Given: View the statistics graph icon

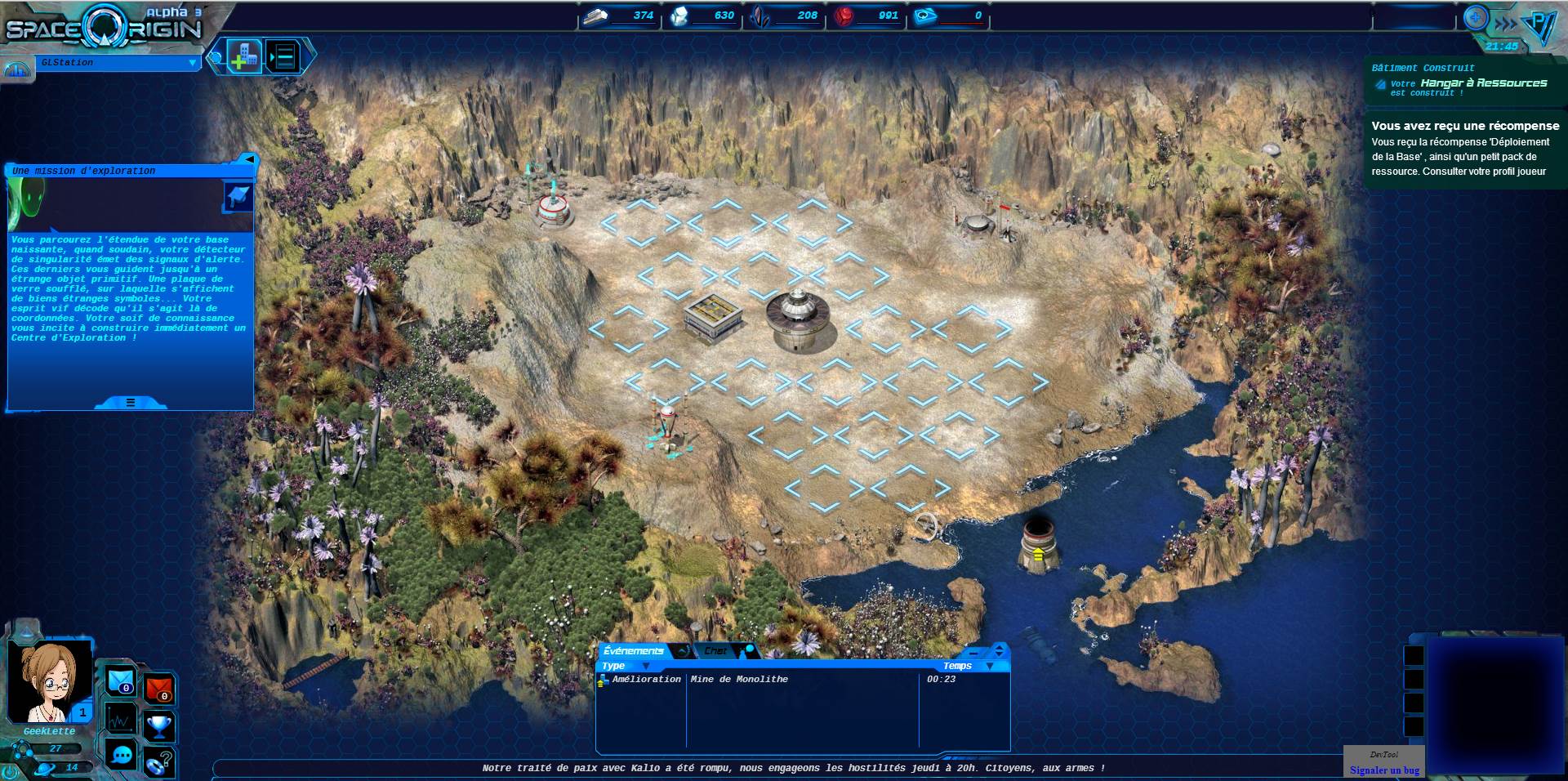Looking at the screenshot, I should (x=120, y=720).
